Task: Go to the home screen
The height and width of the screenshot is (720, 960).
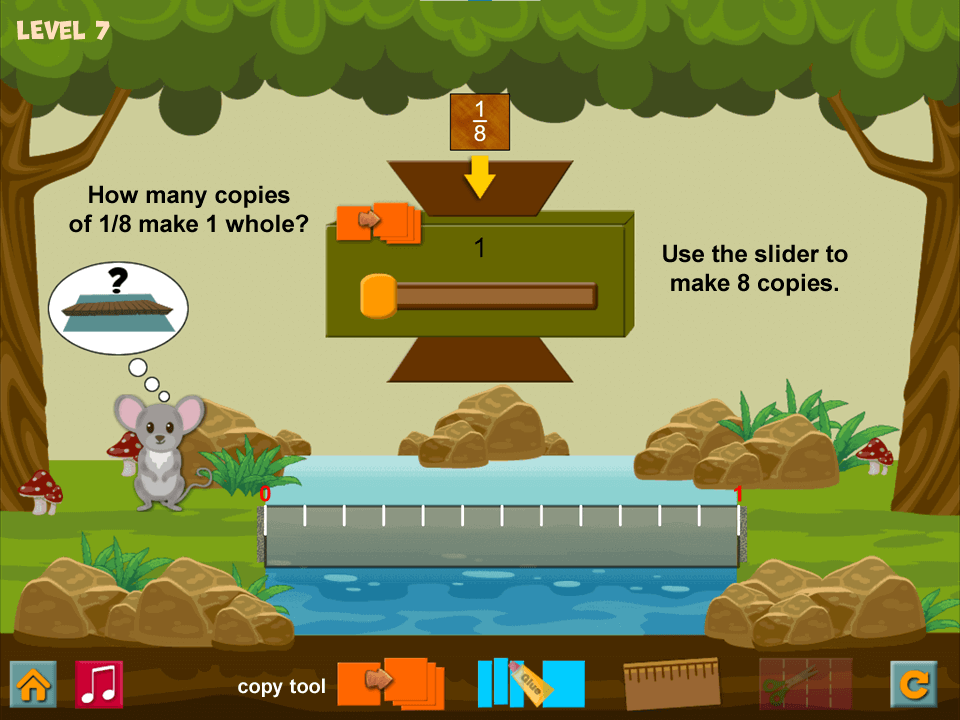Action: click(x=33, y=684)
